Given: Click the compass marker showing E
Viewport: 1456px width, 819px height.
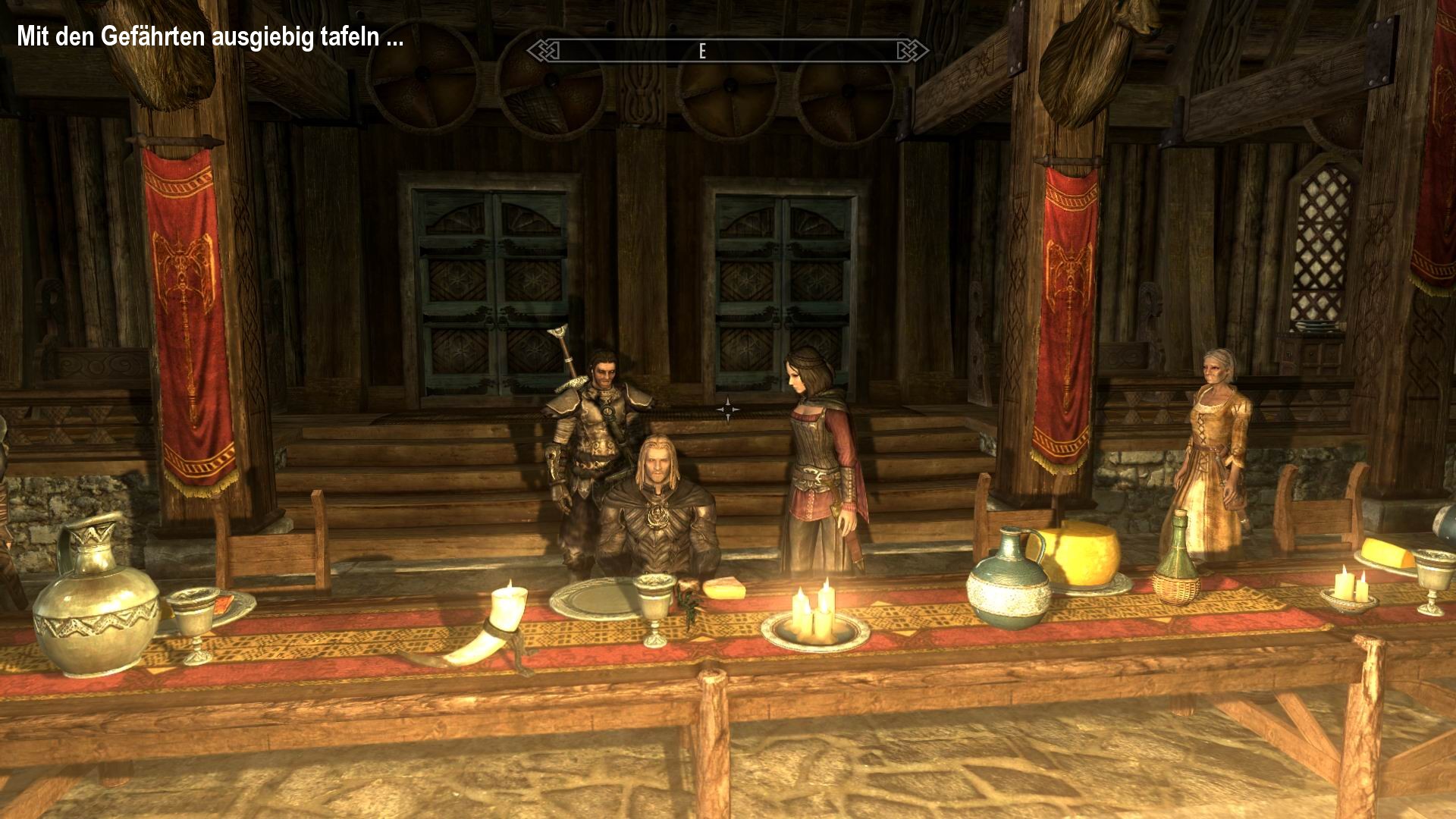Looking at the screenshot, I should pyautogui.click(x=701, y=49).
